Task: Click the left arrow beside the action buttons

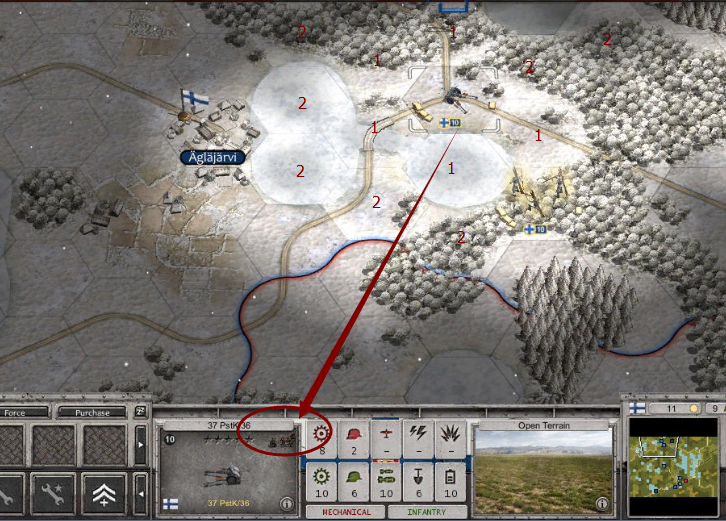Action: (x=139, y=492)
